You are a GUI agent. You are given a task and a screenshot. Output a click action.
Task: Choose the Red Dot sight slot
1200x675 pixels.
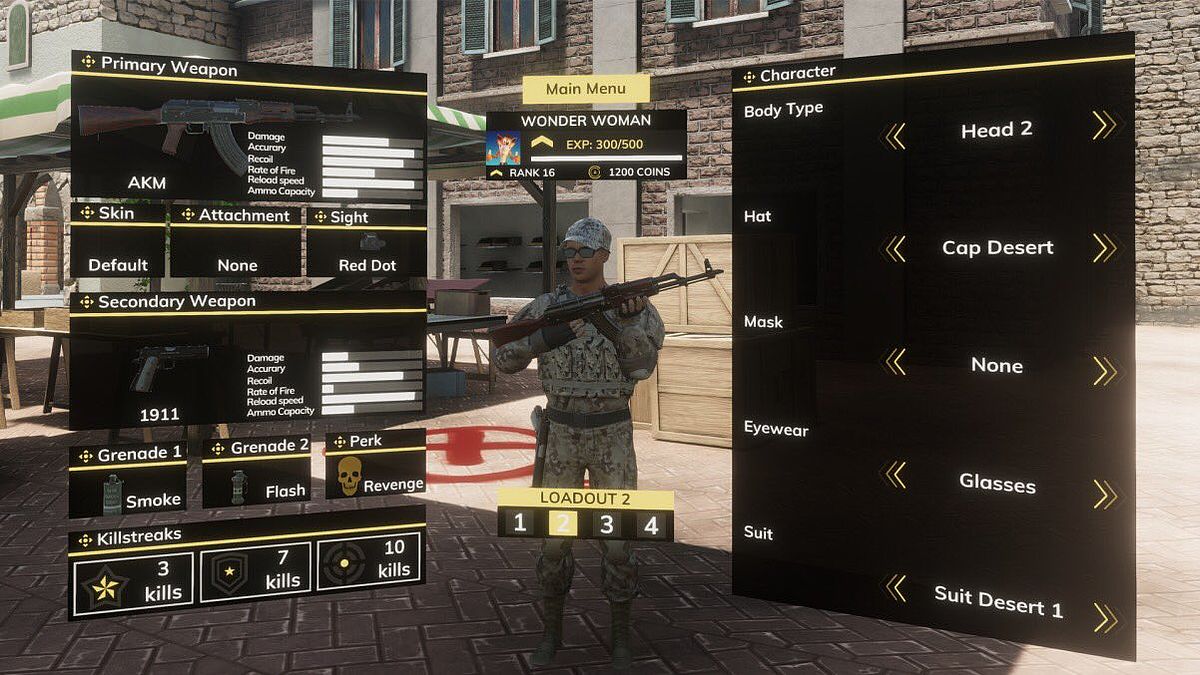[366, 250]
